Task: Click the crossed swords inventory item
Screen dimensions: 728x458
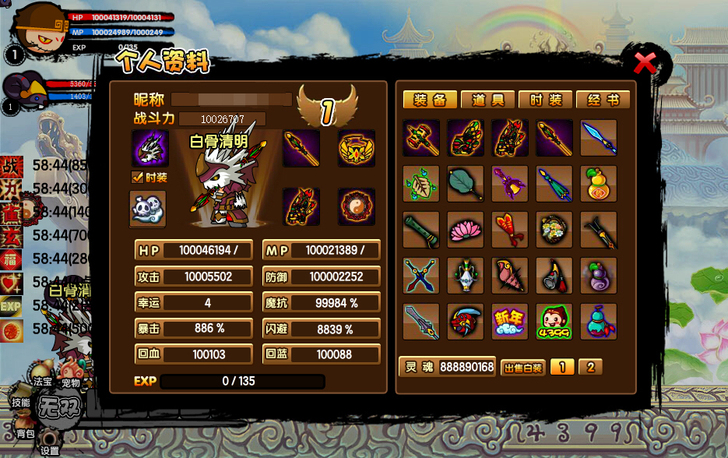Action: (x=421, y=275)
